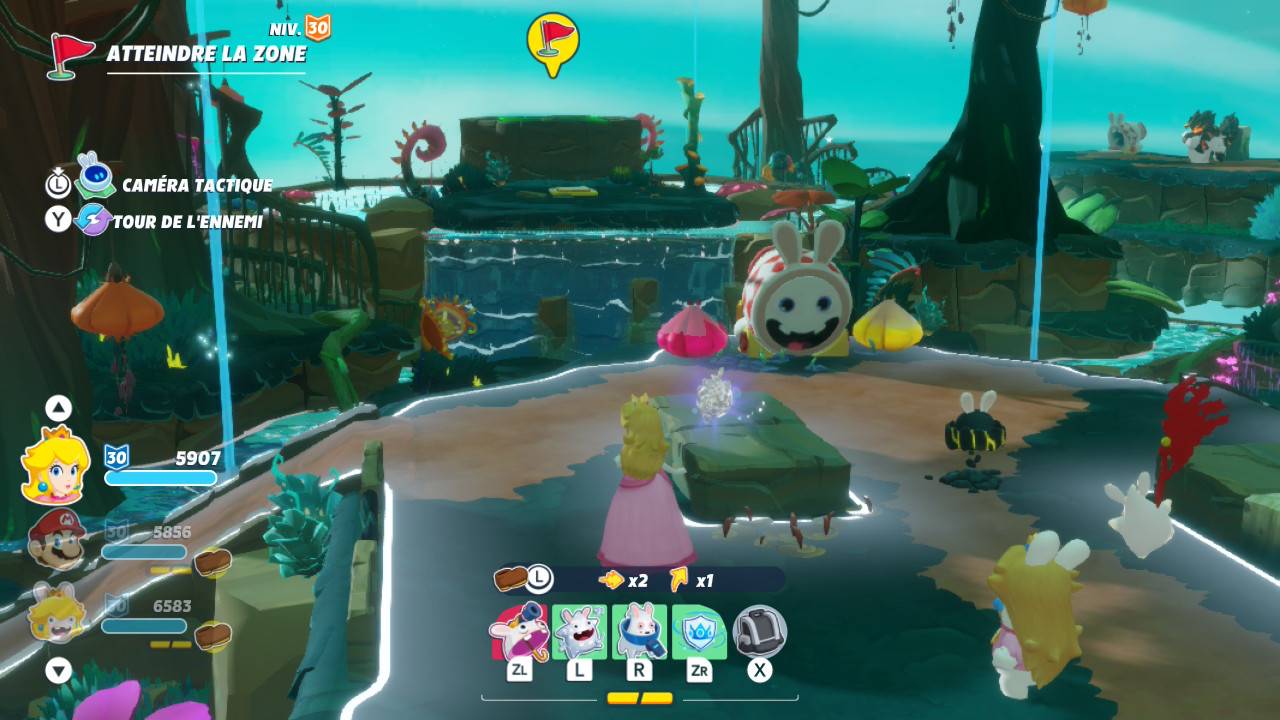Switch to Rabbid Peach's hero portrait
1280x720 pixels.
click(x=55, y=613)
